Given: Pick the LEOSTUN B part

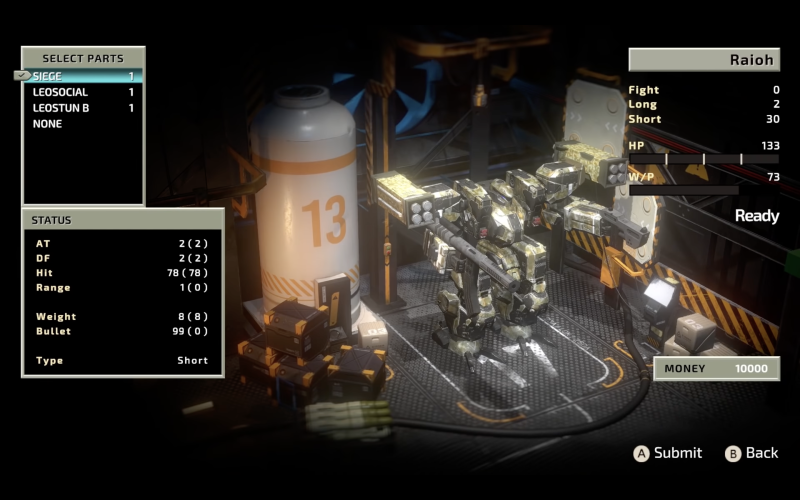Looking at the screenshot, I should click(x=82, y=108).
